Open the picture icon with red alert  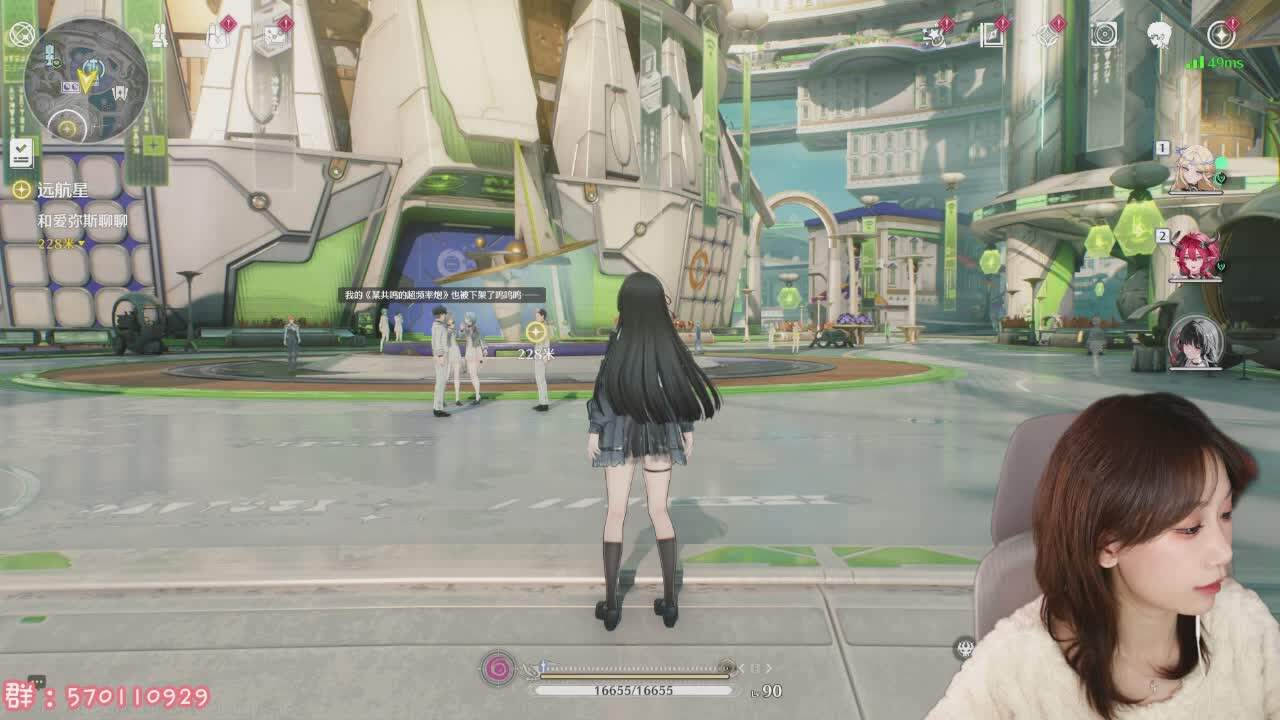point(272,37)
